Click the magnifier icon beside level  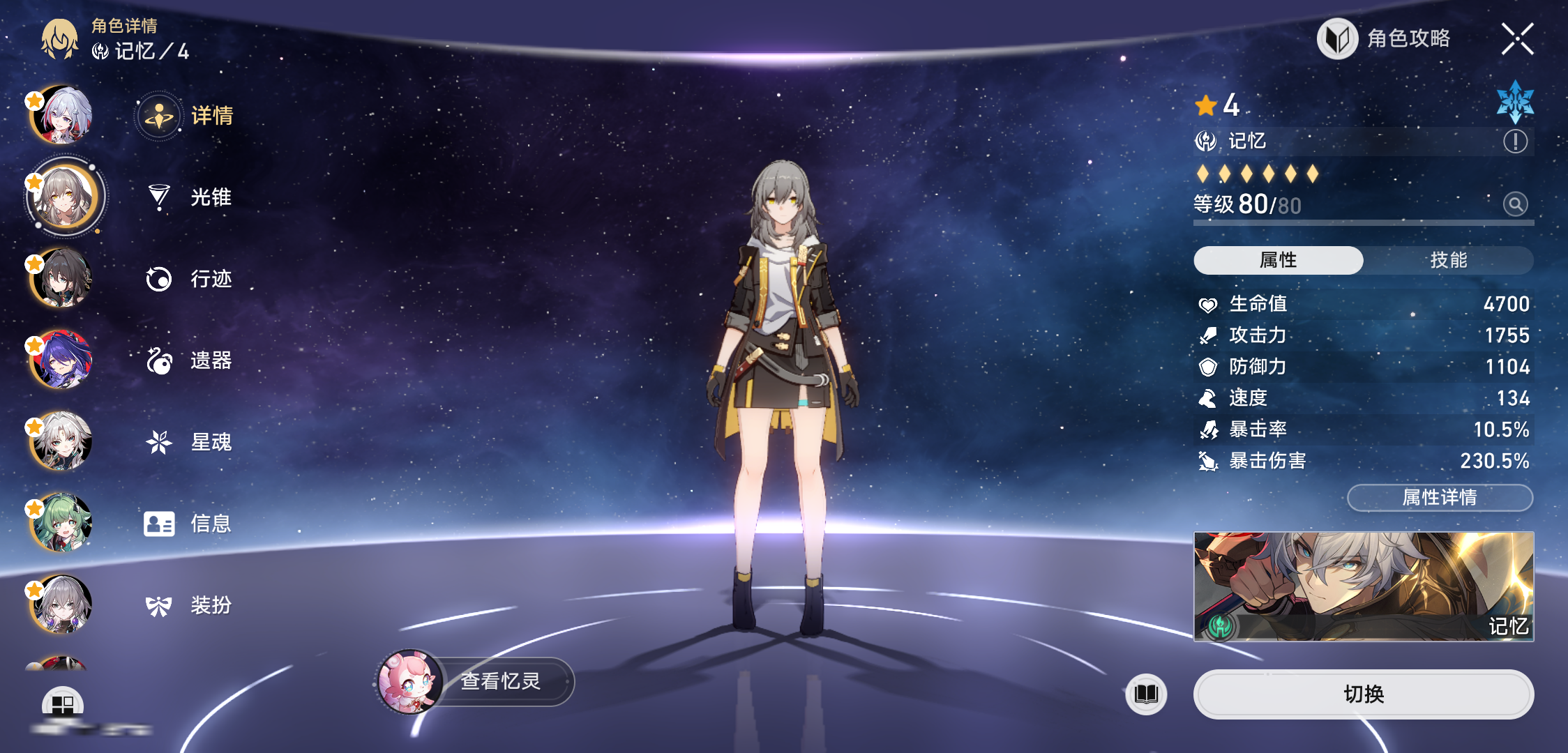1515,204
